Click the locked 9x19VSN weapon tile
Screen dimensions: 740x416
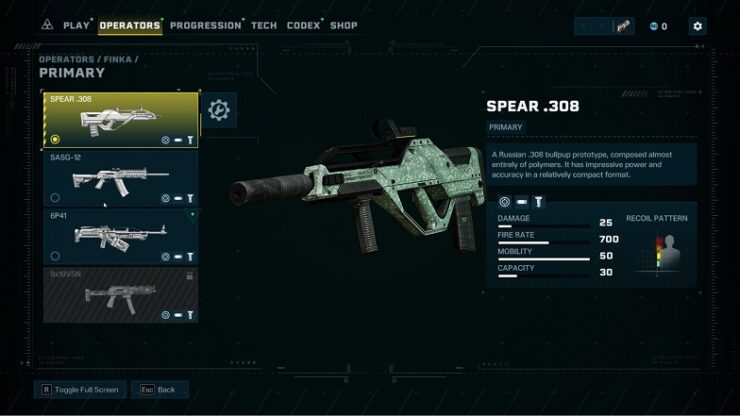tap(120, 294)
